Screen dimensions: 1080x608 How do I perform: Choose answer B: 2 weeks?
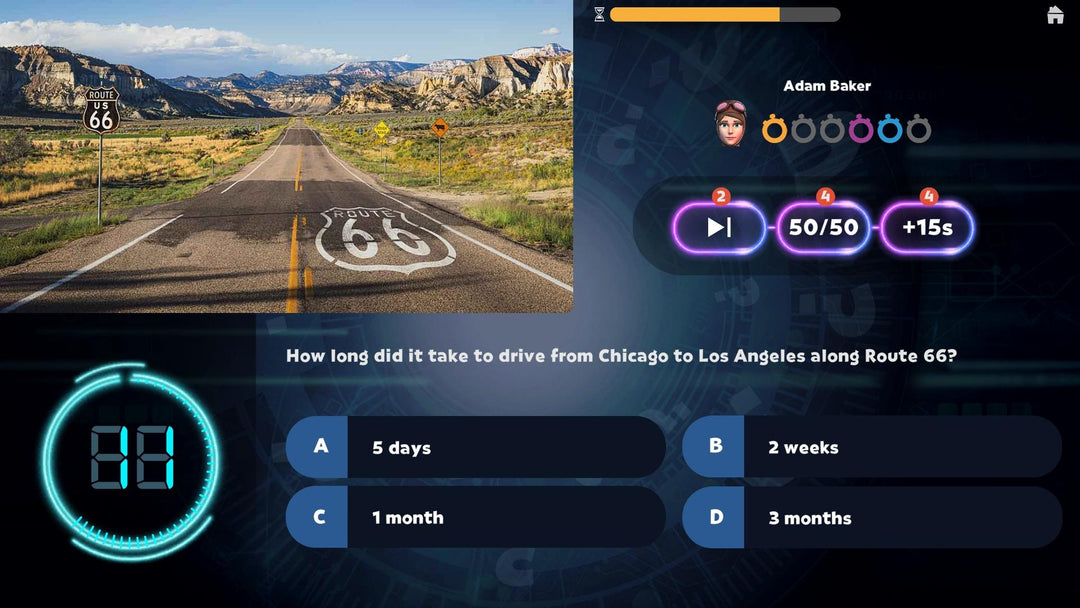872,447
